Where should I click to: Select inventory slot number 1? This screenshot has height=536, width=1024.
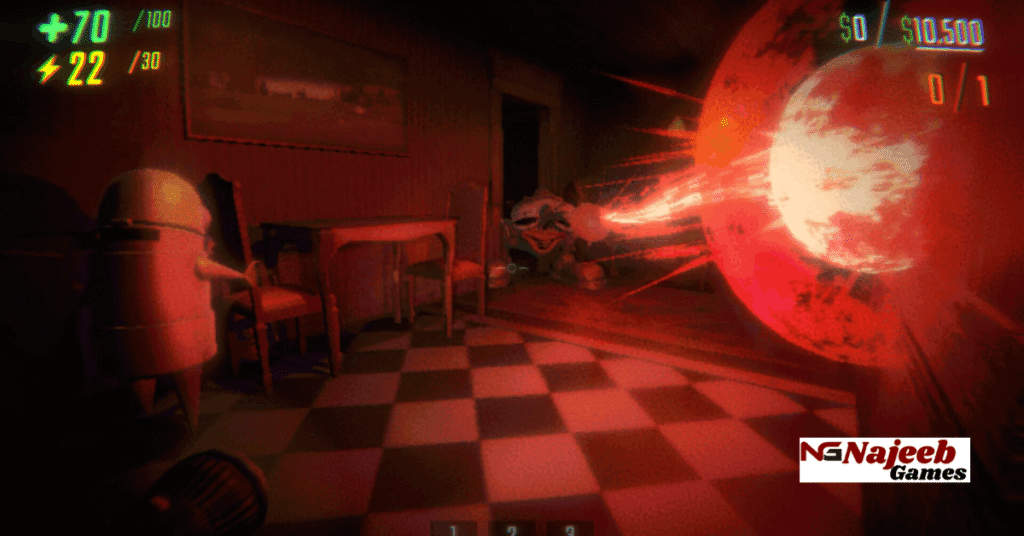(x=453, y=529)
